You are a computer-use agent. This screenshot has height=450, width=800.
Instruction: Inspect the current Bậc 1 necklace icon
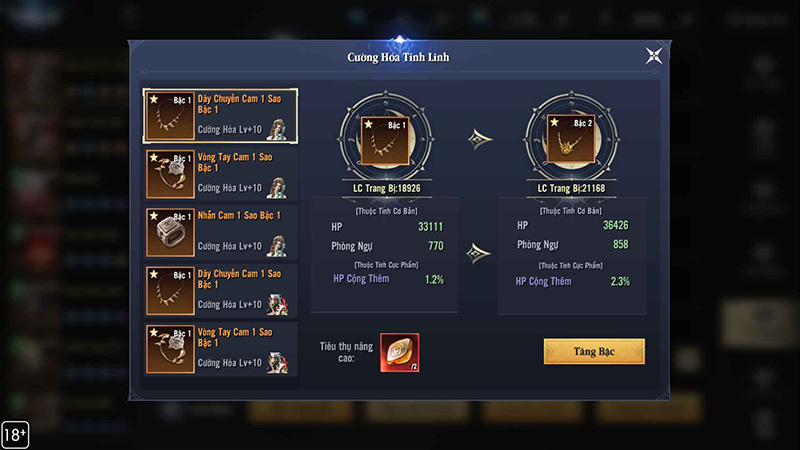tap(383, 141)
